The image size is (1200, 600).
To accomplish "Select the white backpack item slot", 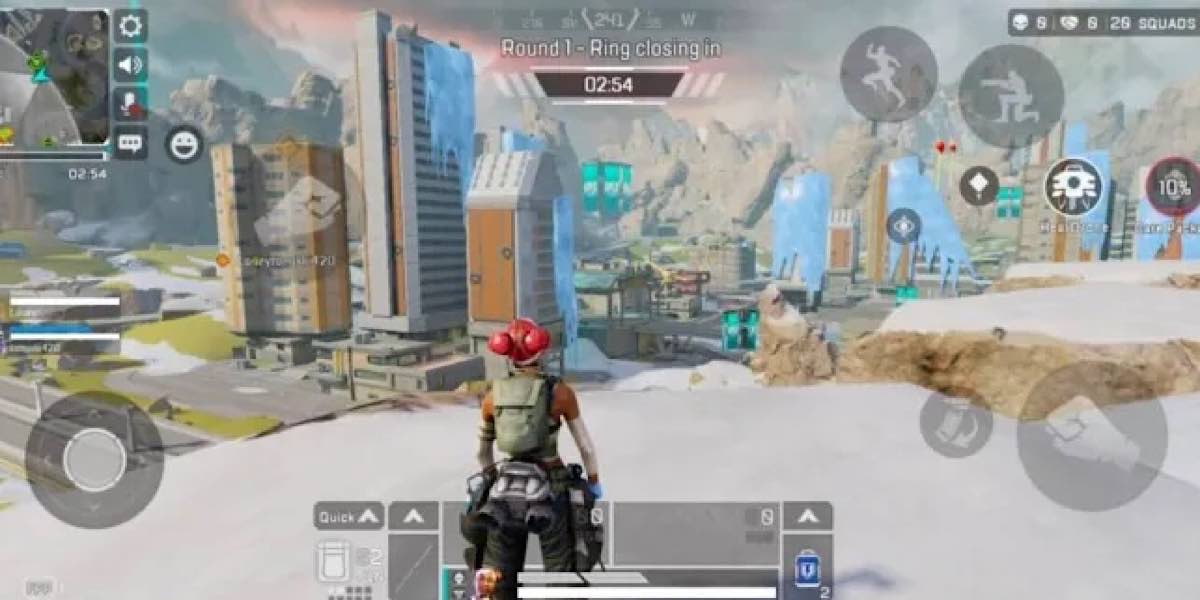I will point(335,560).
